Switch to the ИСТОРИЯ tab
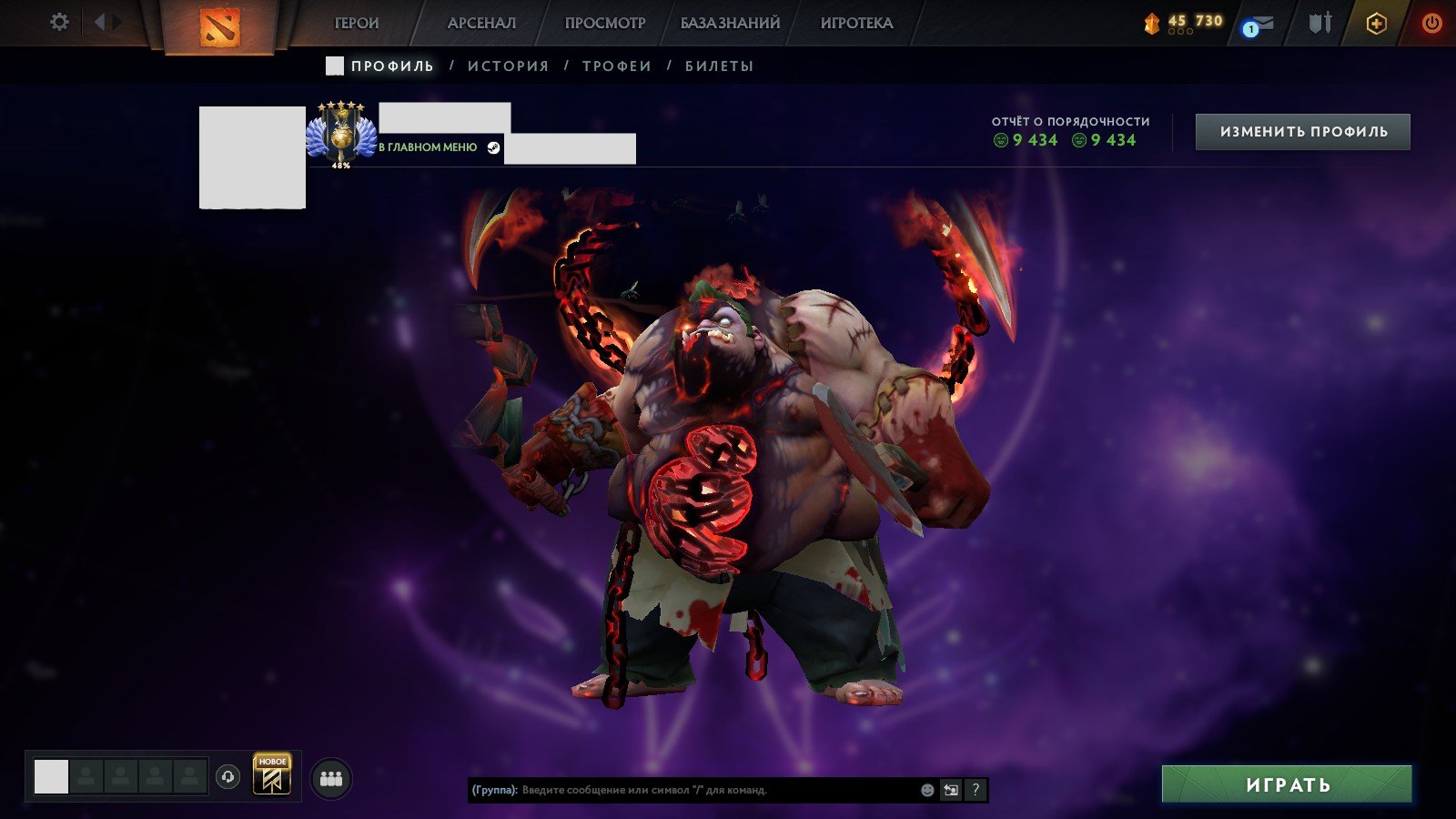1456x819 pixels. coord(507,65)
